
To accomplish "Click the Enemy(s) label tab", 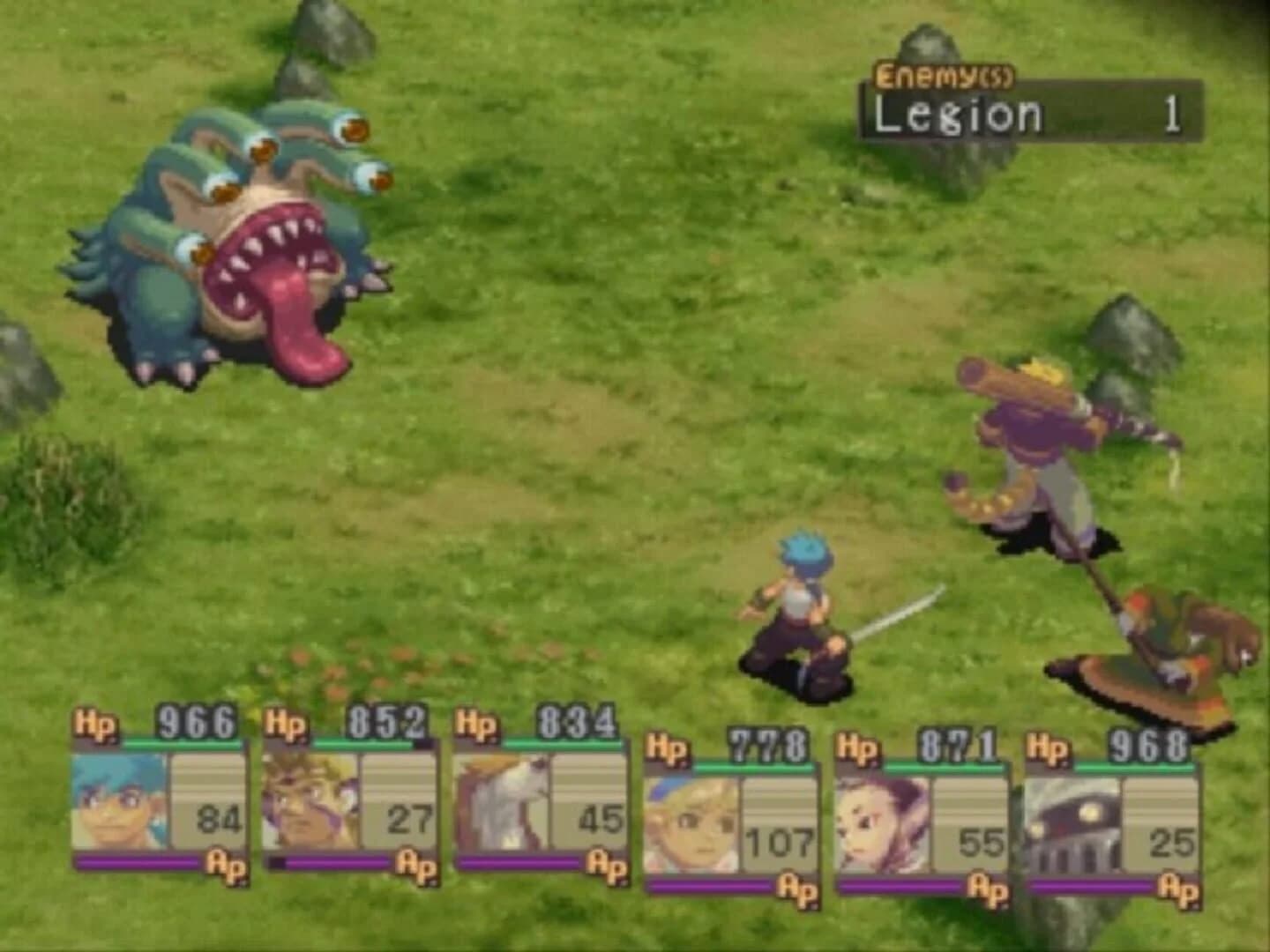I will coord(946,78).
